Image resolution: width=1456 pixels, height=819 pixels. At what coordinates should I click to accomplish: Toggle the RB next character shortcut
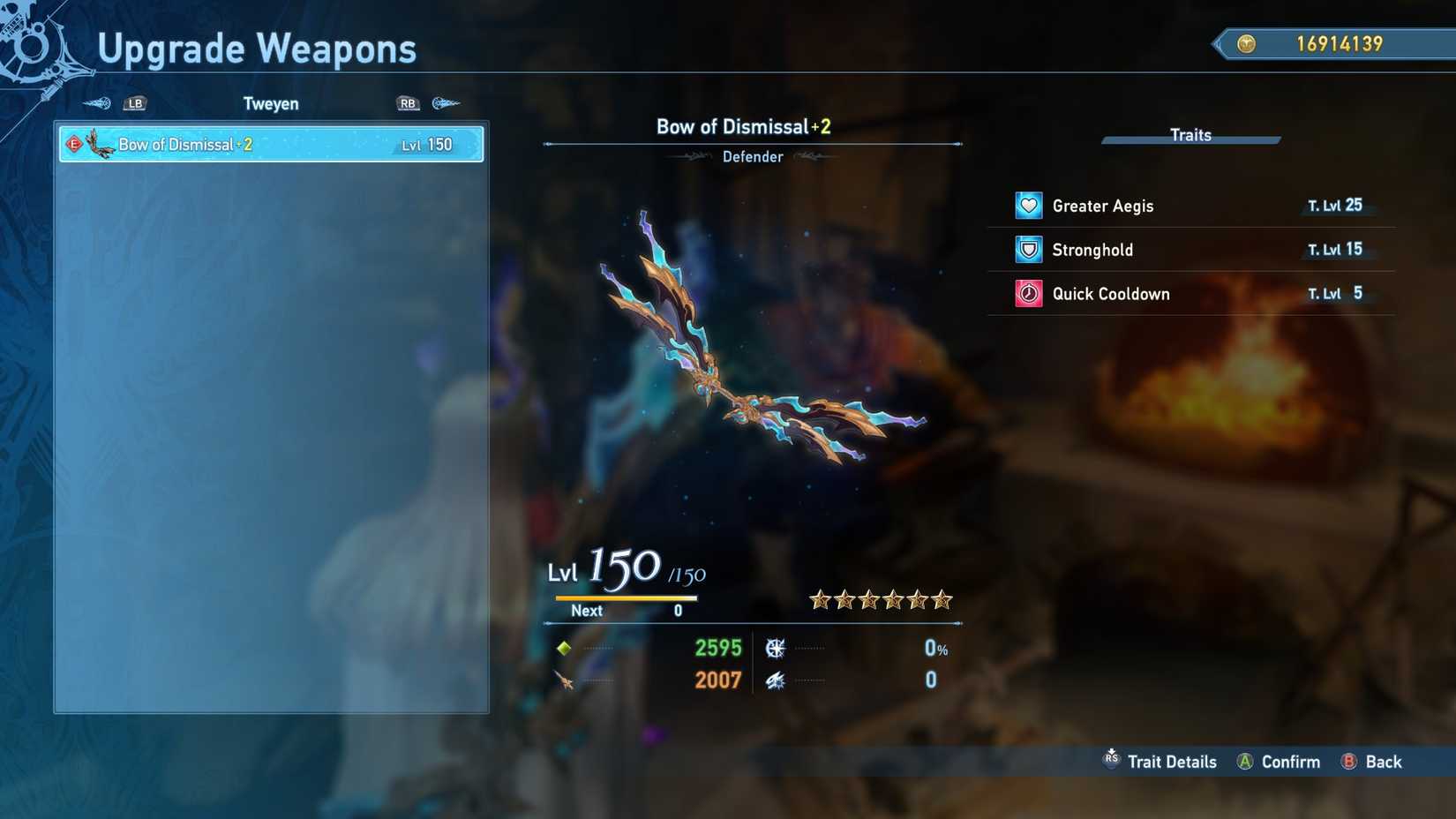click(x=407, y=103)
